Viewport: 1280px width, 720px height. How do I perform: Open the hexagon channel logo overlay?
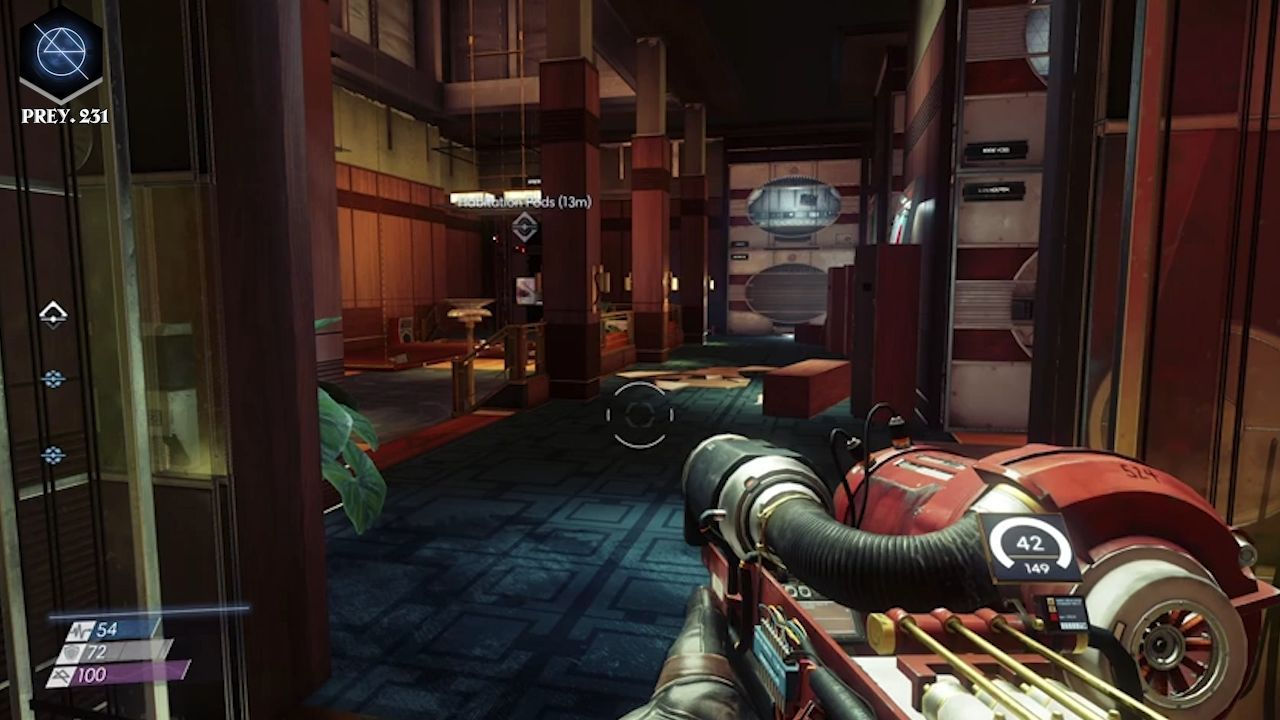click(x=61, y=53)
